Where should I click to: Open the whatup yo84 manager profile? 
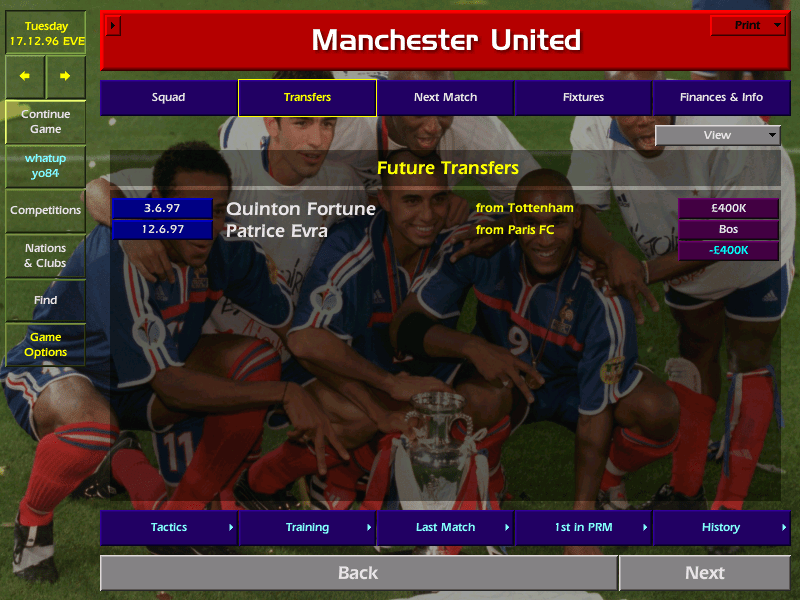click(x=45, y=165)
